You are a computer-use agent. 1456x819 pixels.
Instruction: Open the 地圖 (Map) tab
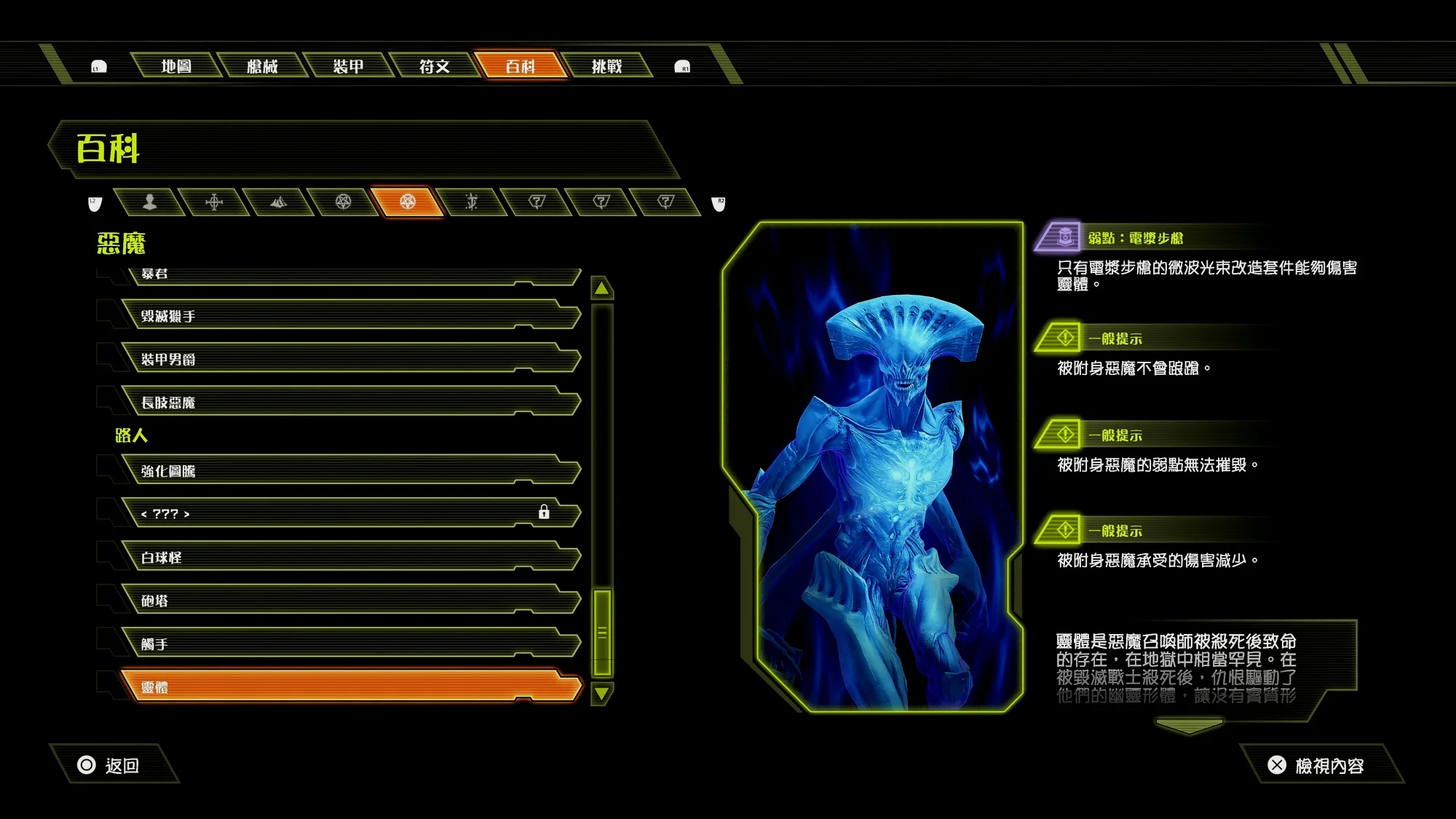(x=176, y=66)
